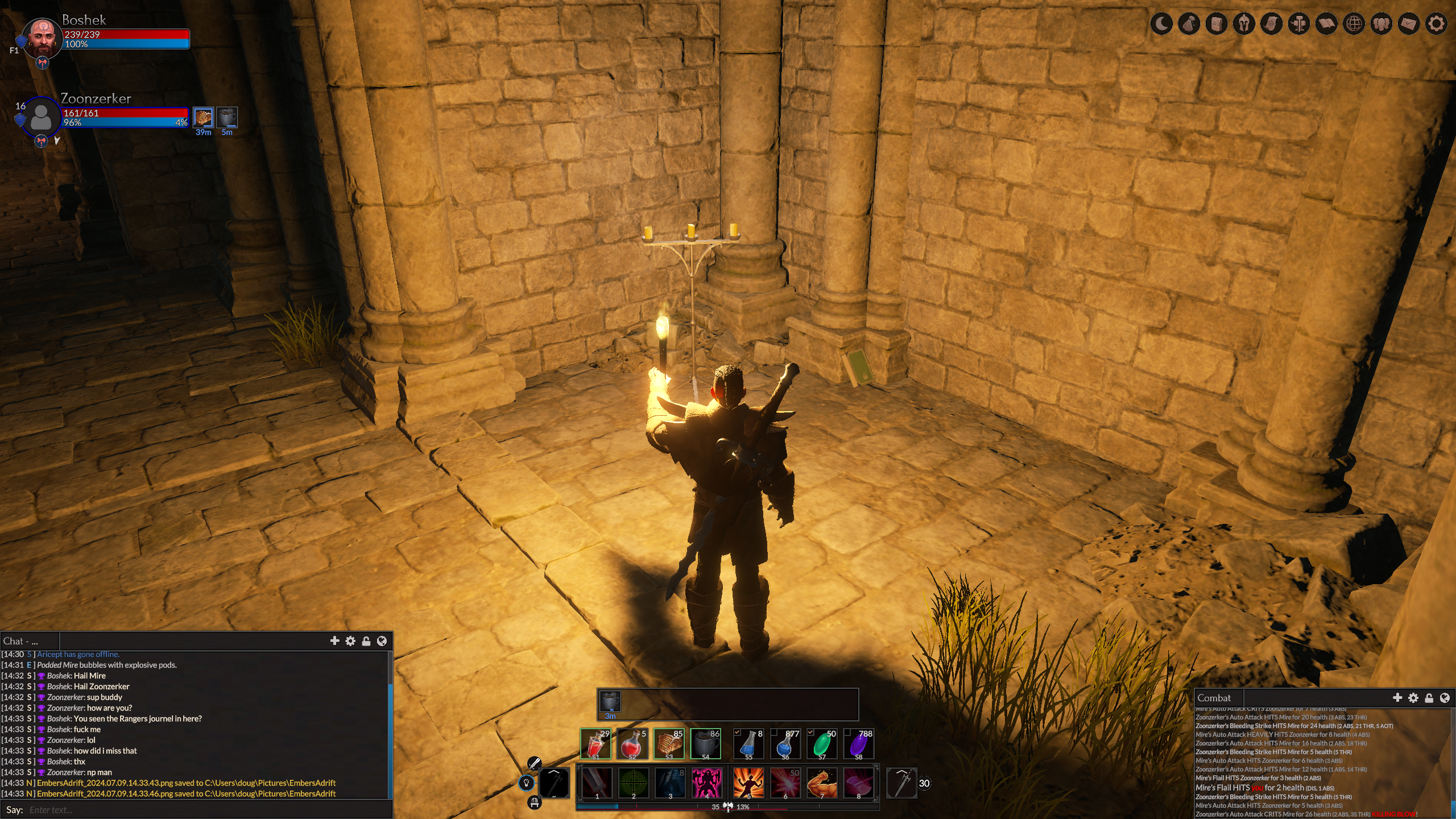The image size is (1456, 819).
Task: Open the Combat log window settings gear
Action: [x=1413, y=698]
